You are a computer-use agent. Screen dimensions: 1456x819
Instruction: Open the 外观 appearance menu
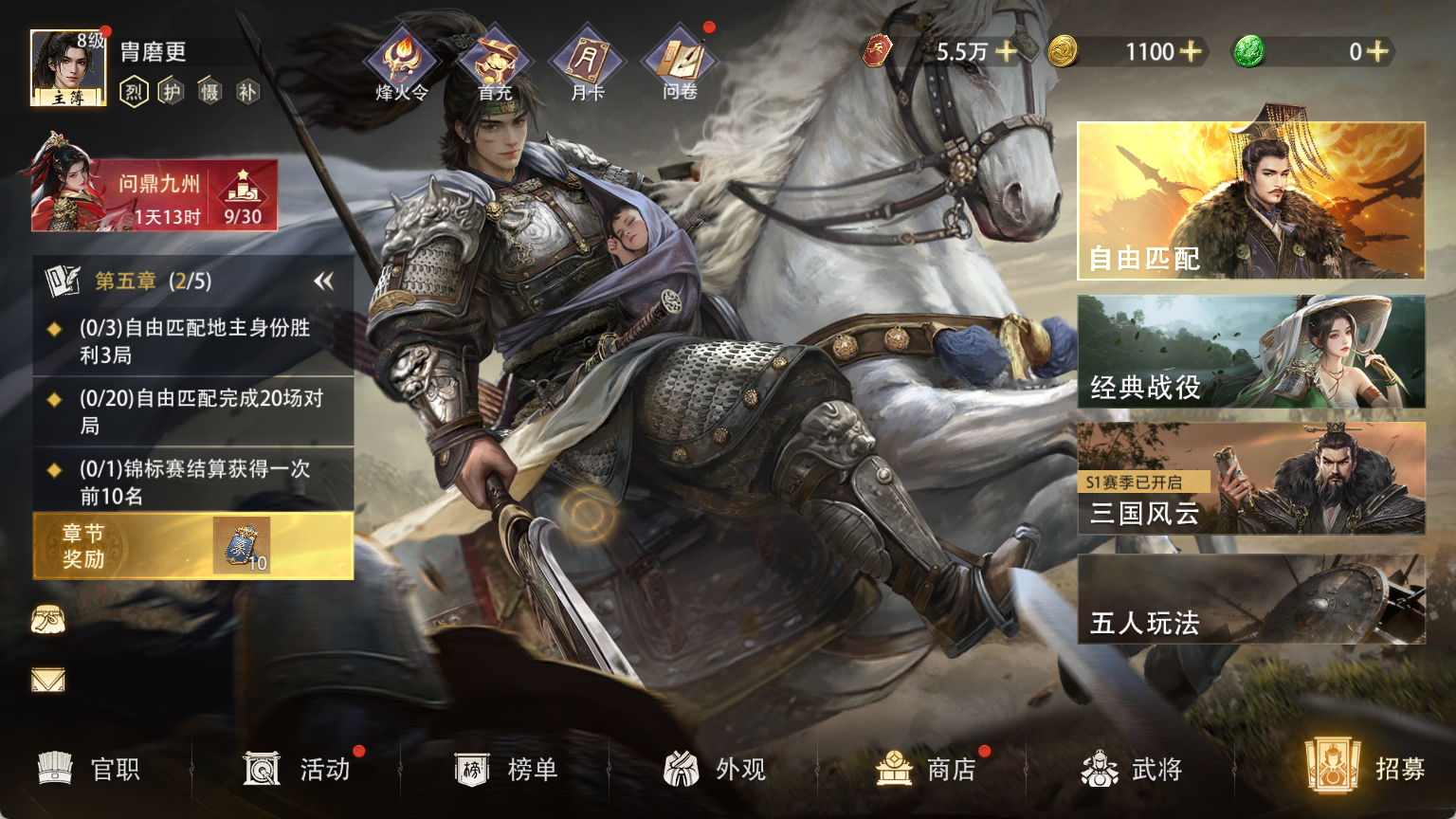pyautogui.click(x=715, y=769)
